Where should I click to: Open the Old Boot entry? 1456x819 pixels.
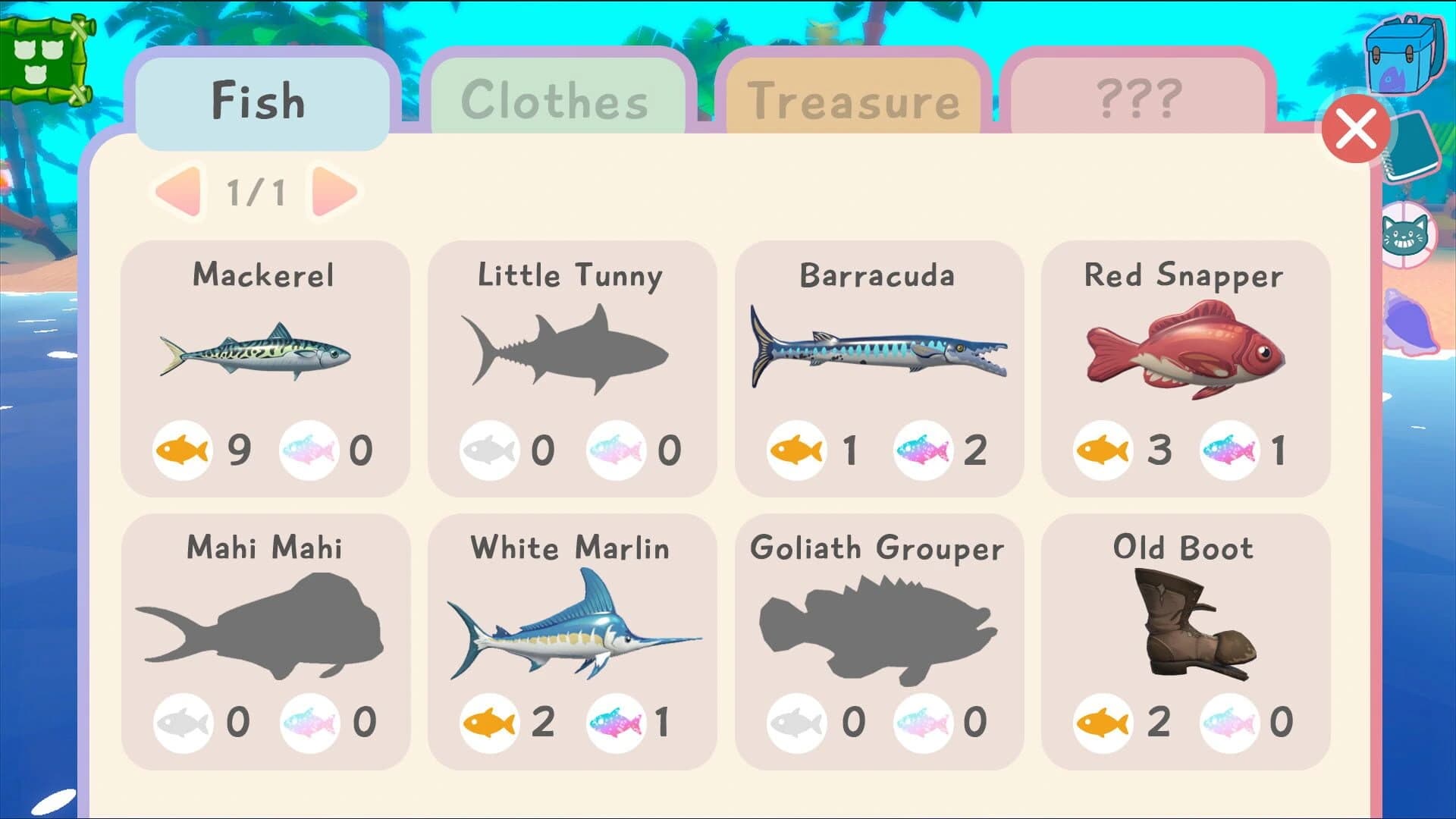click(1183, 637)
